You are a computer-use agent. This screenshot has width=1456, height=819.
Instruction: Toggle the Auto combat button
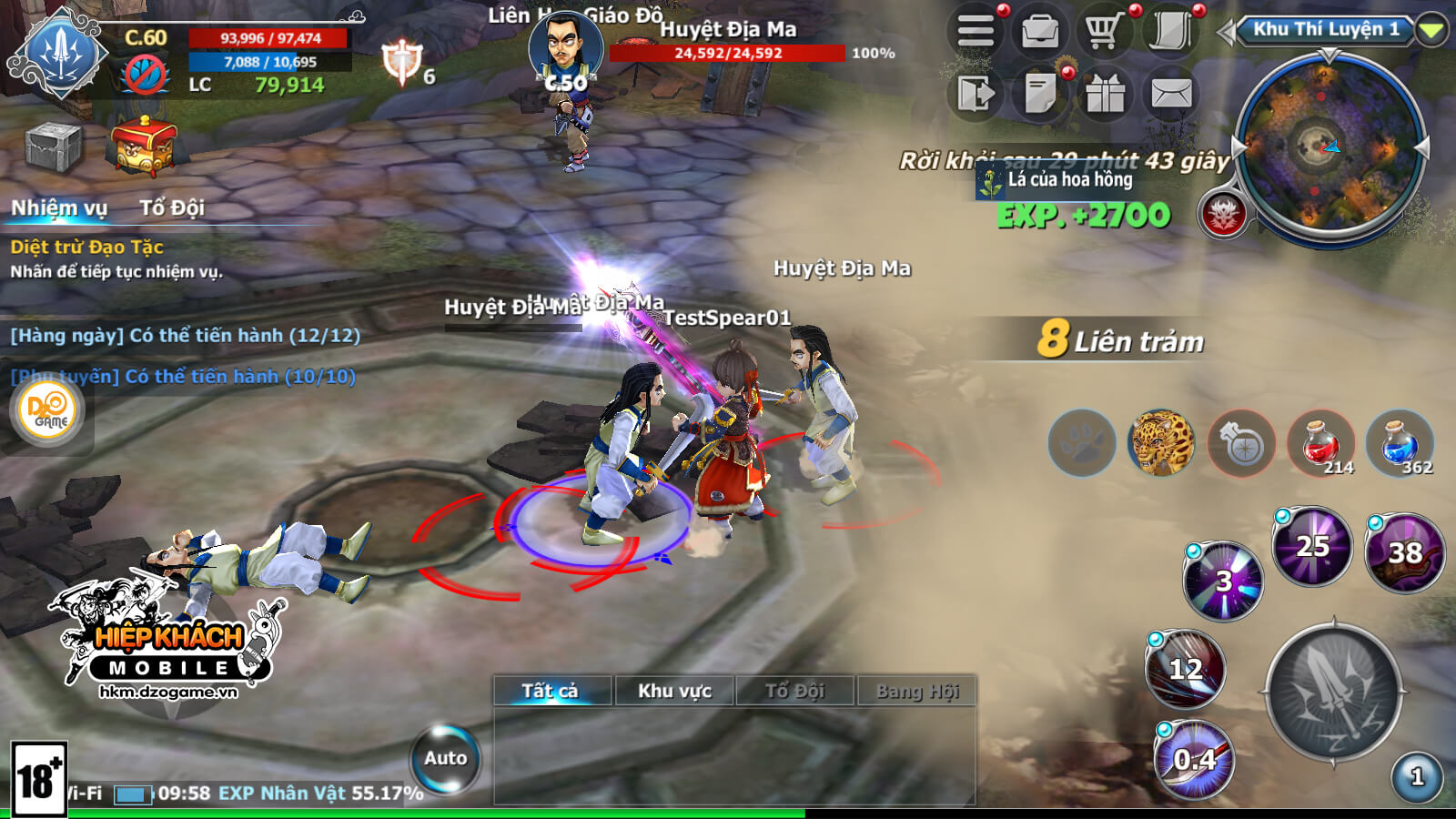pyautogui.click(x=445, y=758)
